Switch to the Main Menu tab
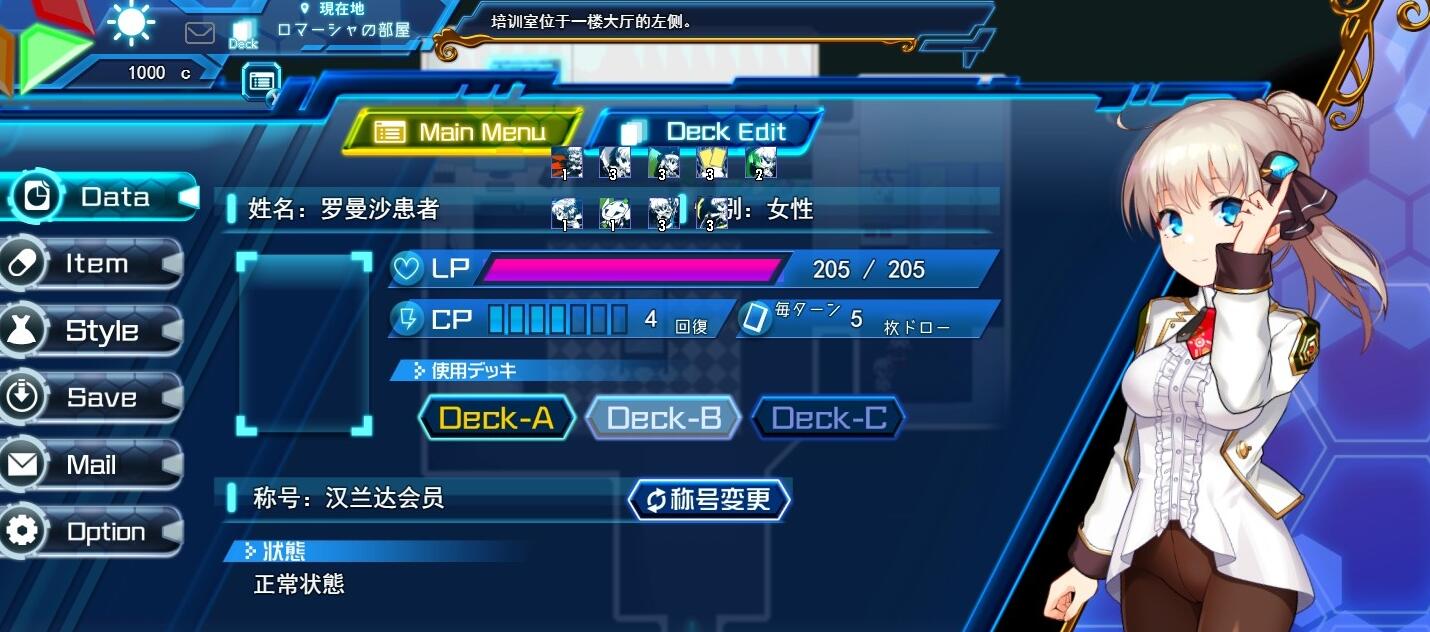1430x632 pixels. tap(462, 132)
